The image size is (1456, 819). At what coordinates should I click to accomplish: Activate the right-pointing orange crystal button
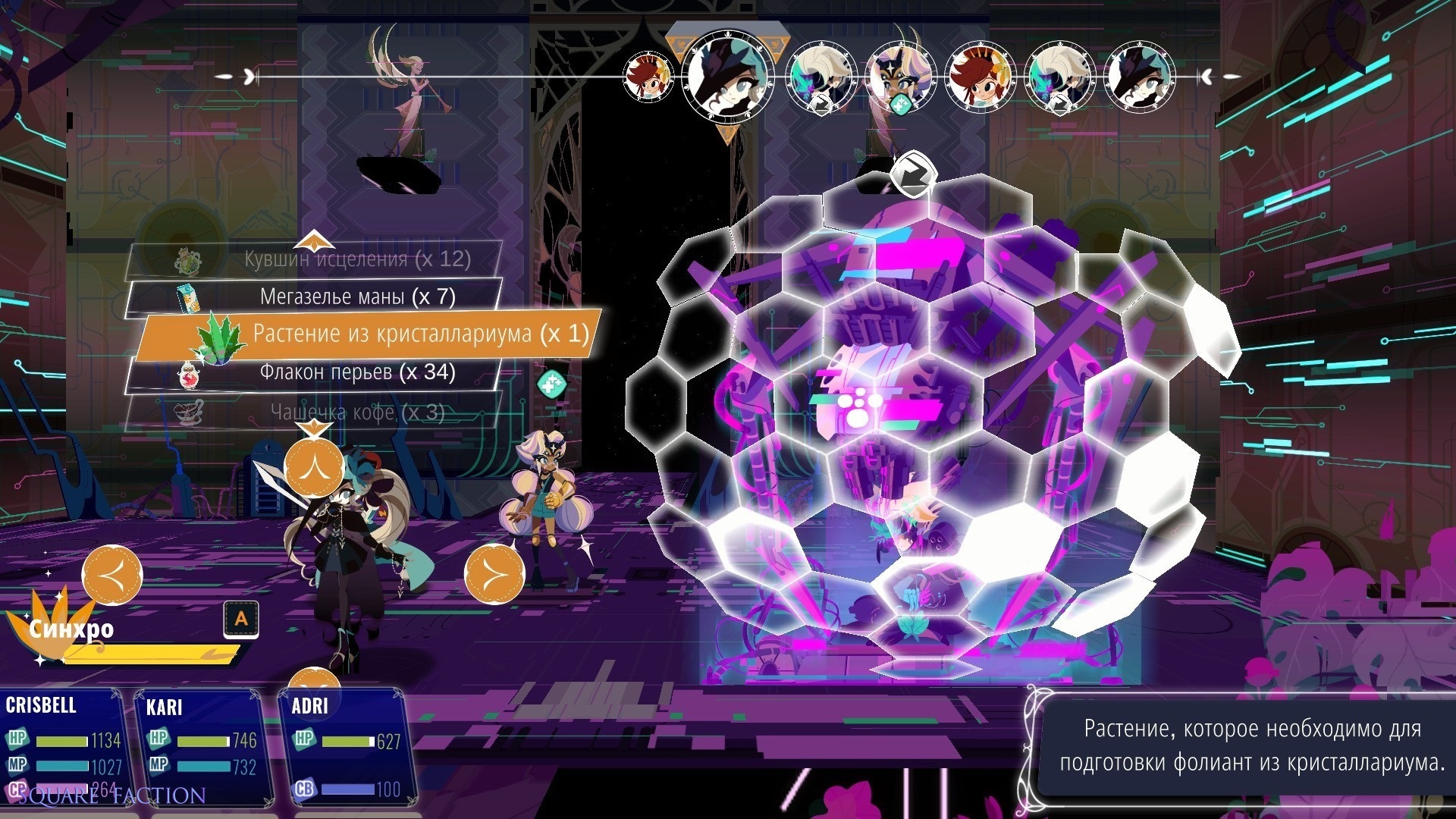coord(494,574)
